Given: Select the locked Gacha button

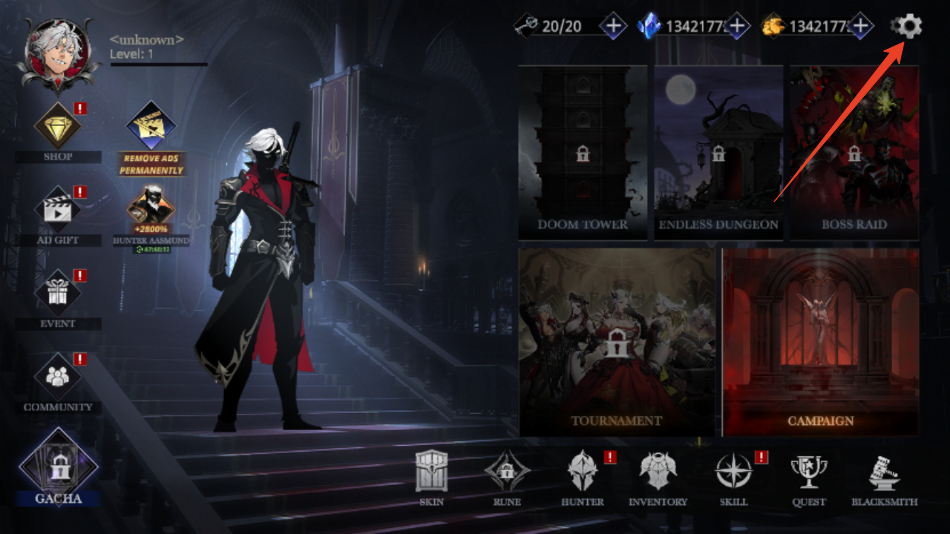Looking at the screenshot, I should 58,466.
